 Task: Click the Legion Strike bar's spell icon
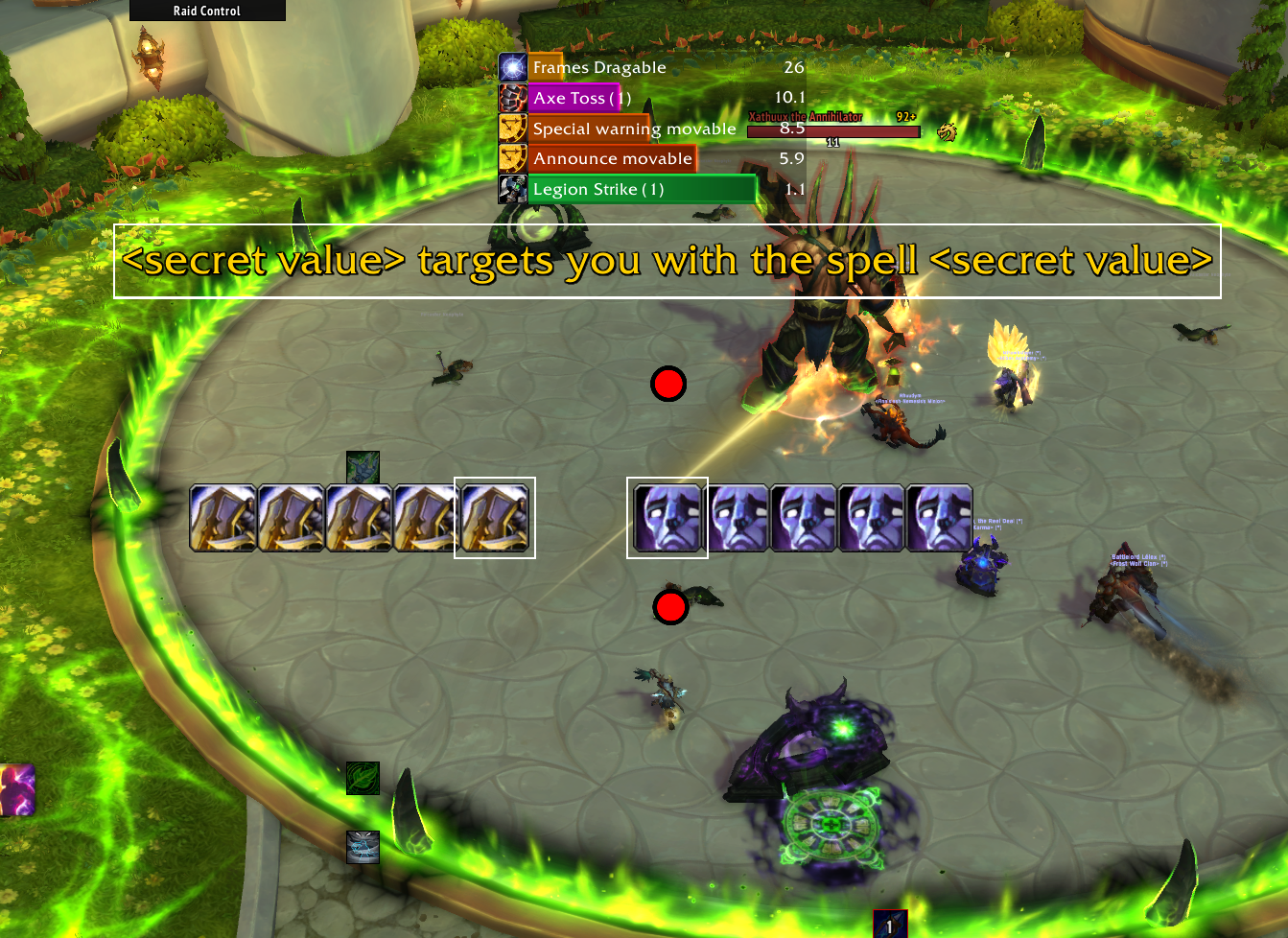pyautogui.click(x=512, y=189)
